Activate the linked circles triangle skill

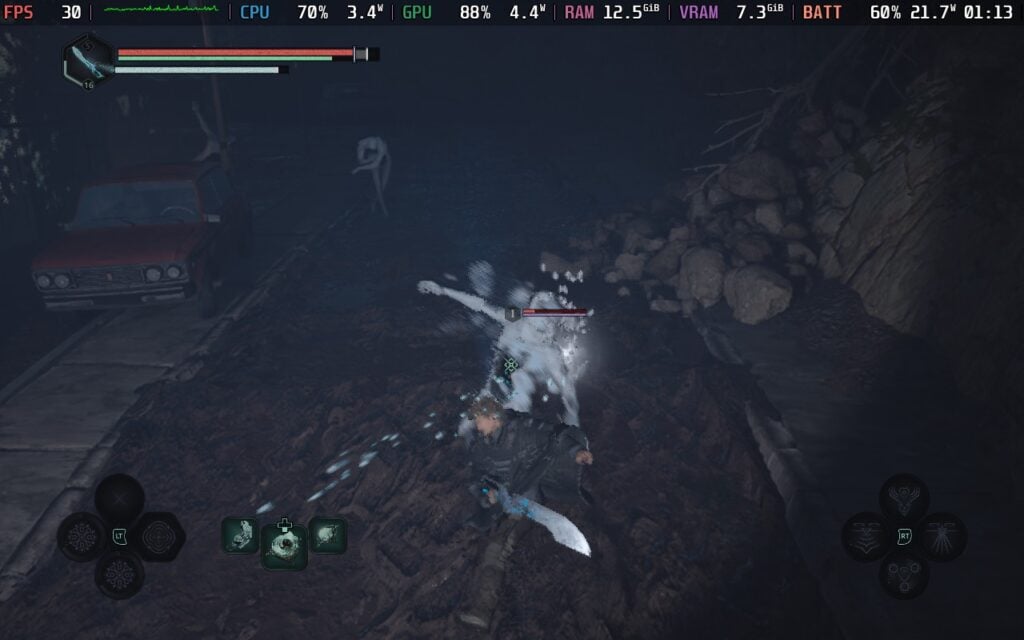click(904, 575)
